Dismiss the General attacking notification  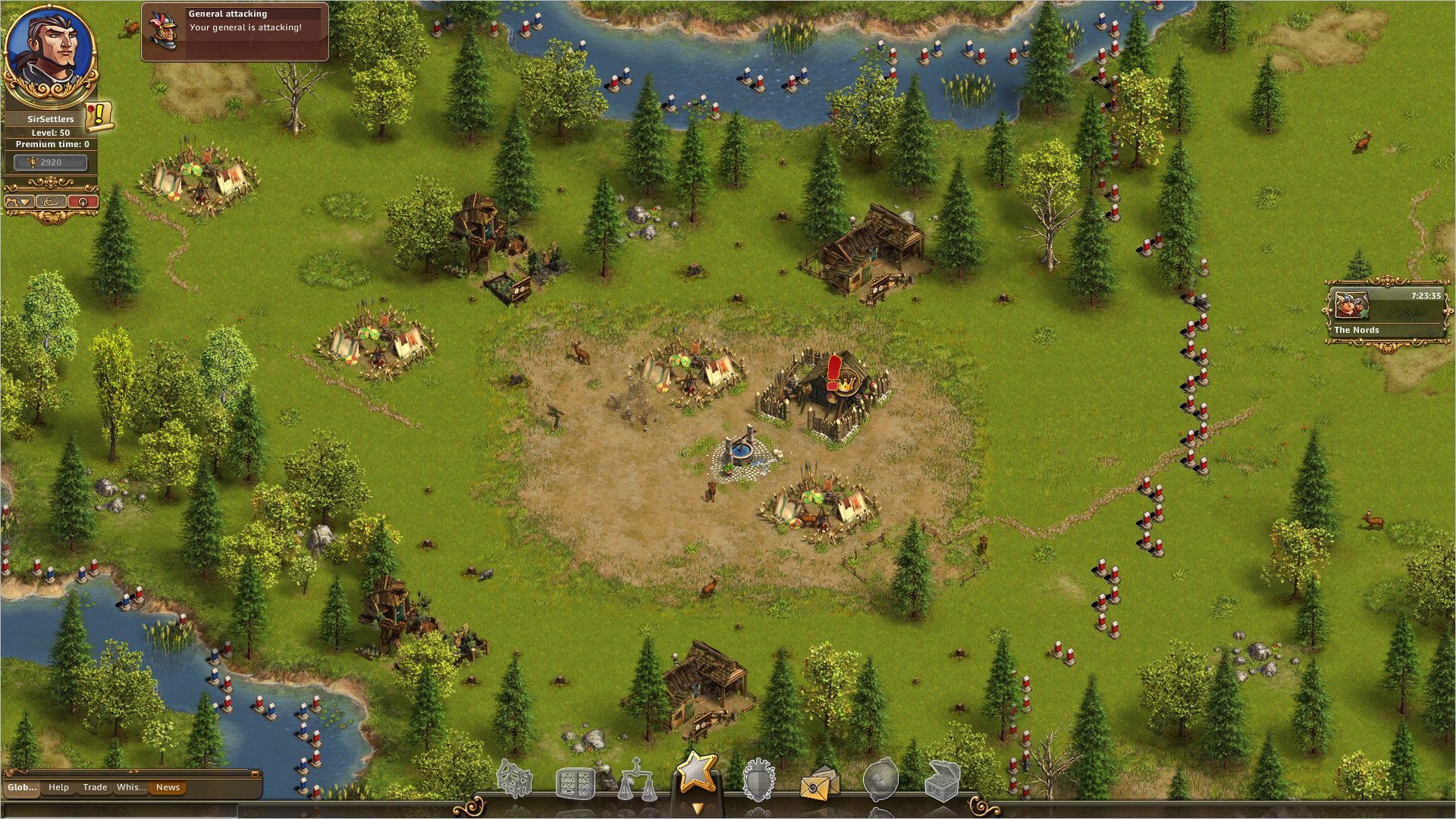pyautogui.click(x=234, y=30)
